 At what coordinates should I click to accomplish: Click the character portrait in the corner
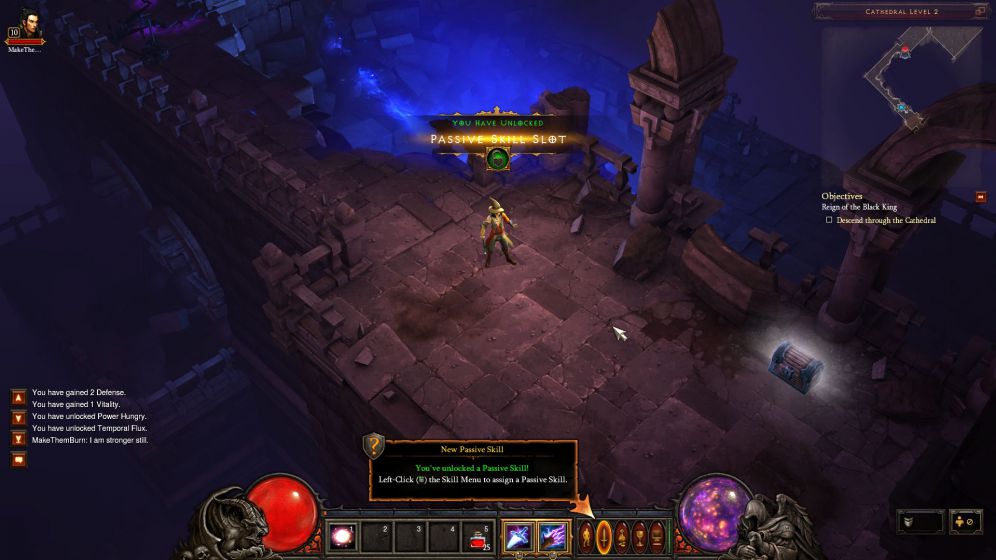(x=25, y=22)
